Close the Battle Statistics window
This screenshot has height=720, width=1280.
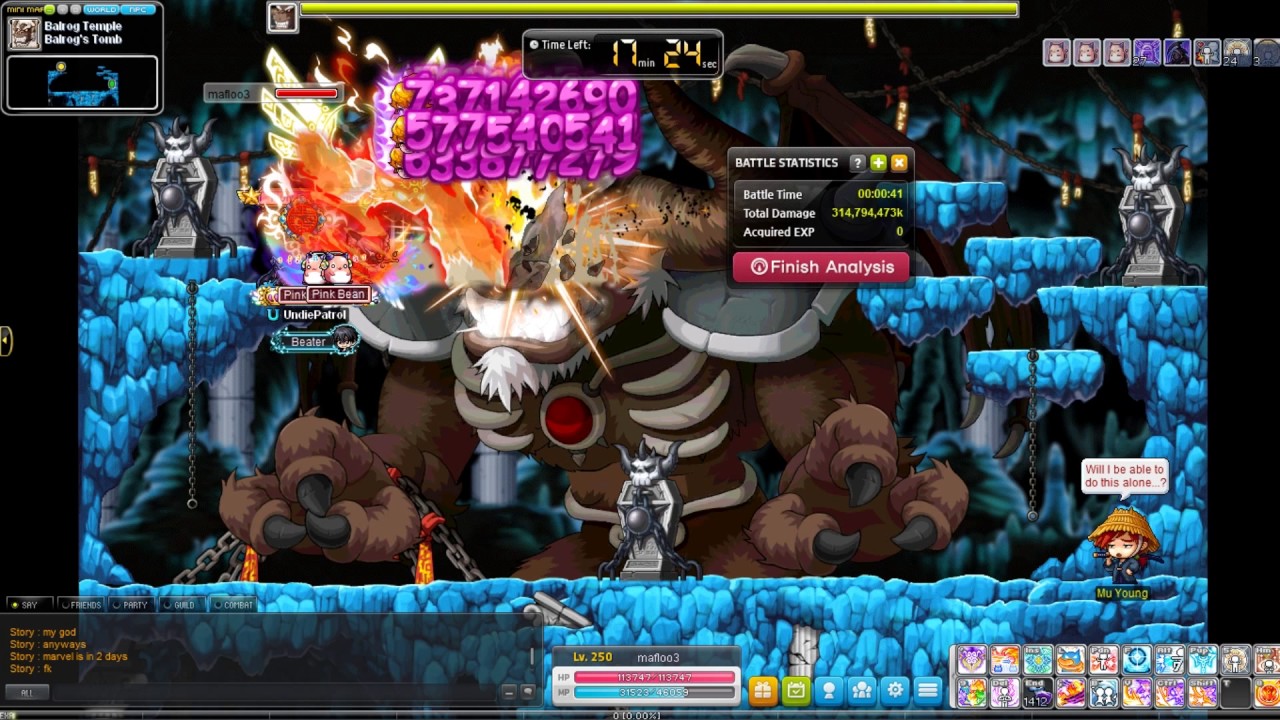[x=899, y=163]
